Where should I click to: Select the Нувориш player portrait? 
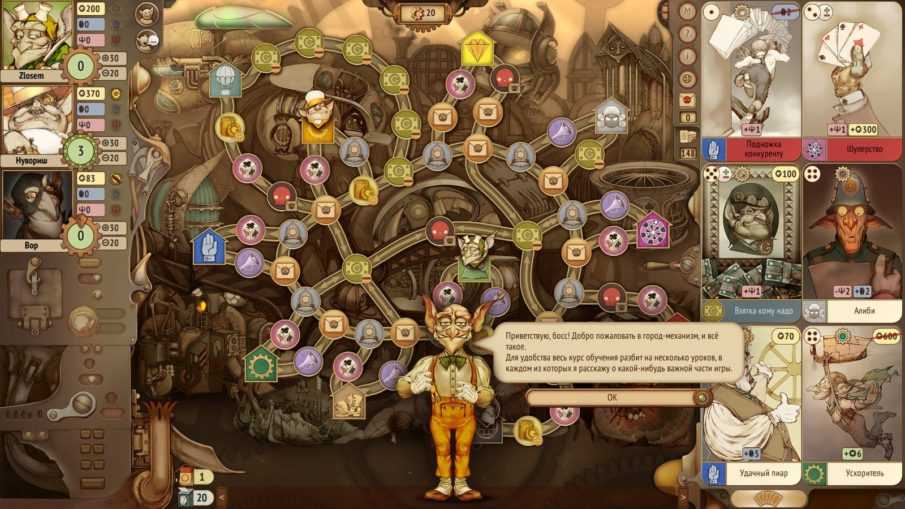click(35, 120)
